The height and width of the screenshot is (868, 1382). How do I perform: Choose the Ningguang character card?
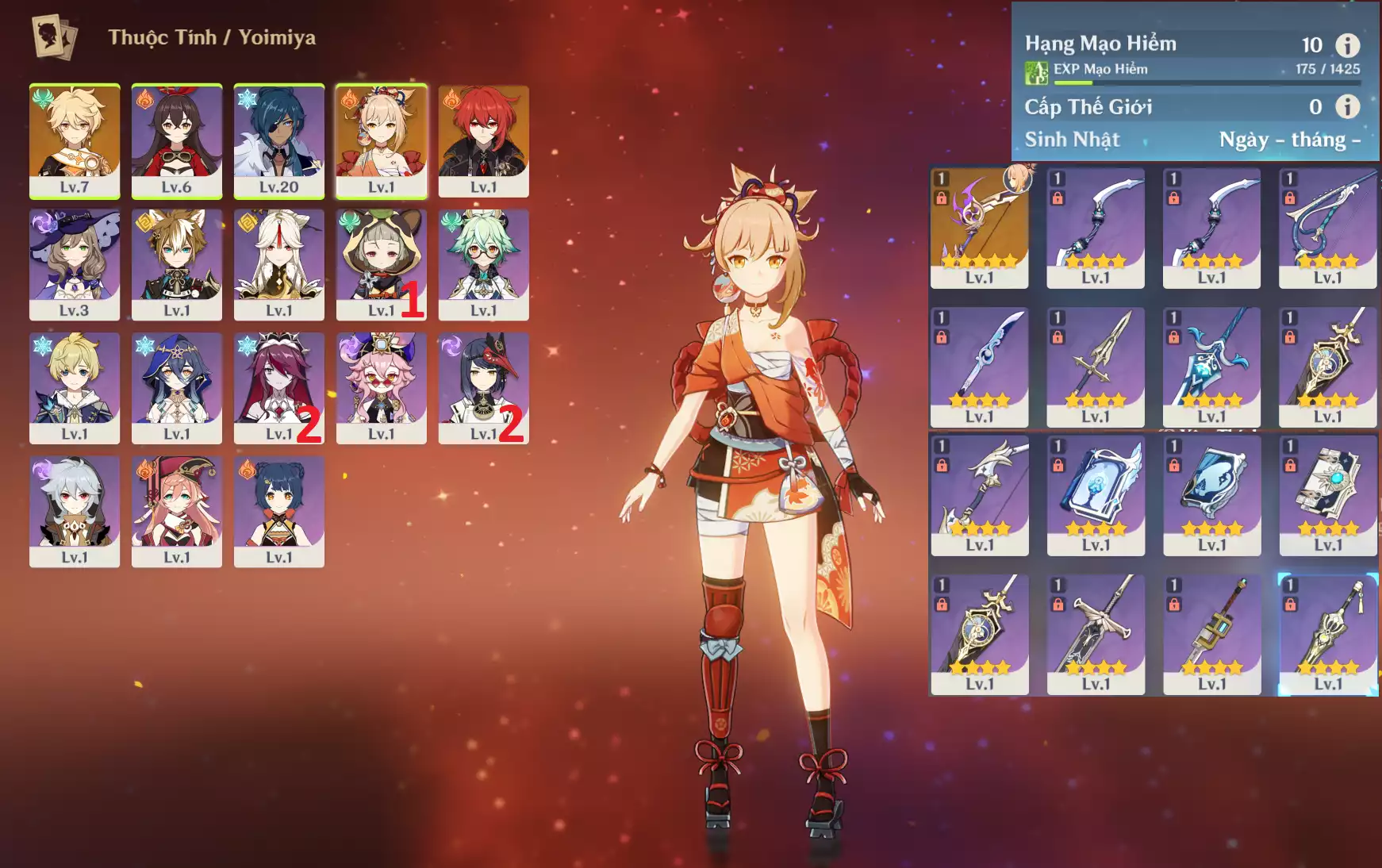pos(278,264)
